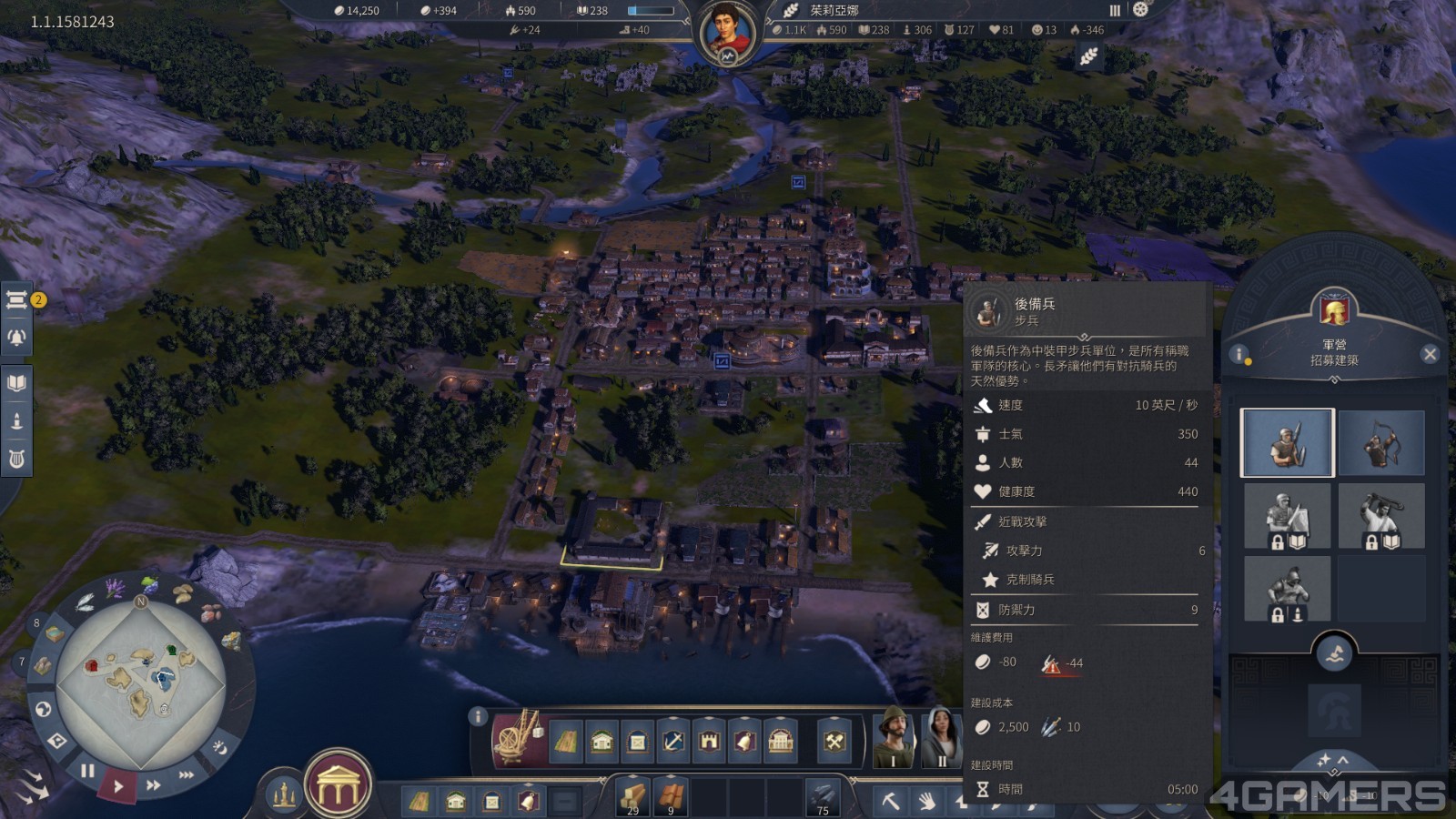The height and width of the screenshot is (819, 1456).
Task: Open the road building tool
Action: pos(565,742)
